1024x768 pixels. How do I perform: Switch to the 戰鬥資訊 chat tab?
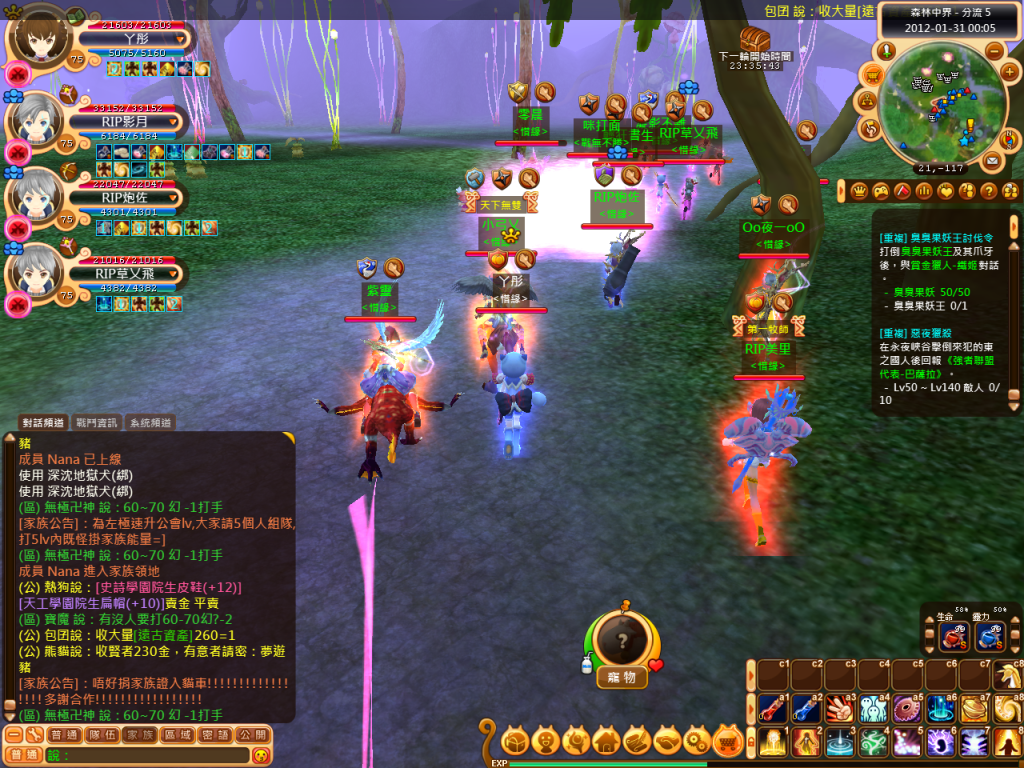point(97,423)
